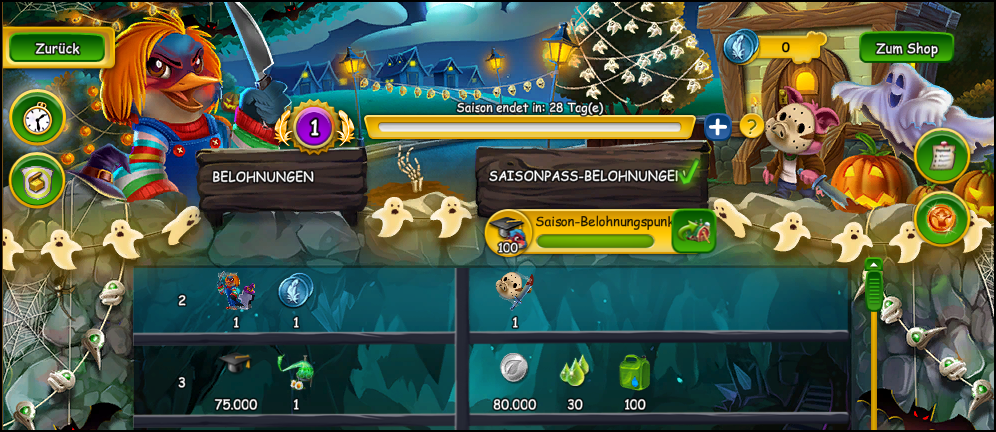This screenshot has width=996, height=432.
Task: Click the plus button beside the season bar
Action: point(717,127)
